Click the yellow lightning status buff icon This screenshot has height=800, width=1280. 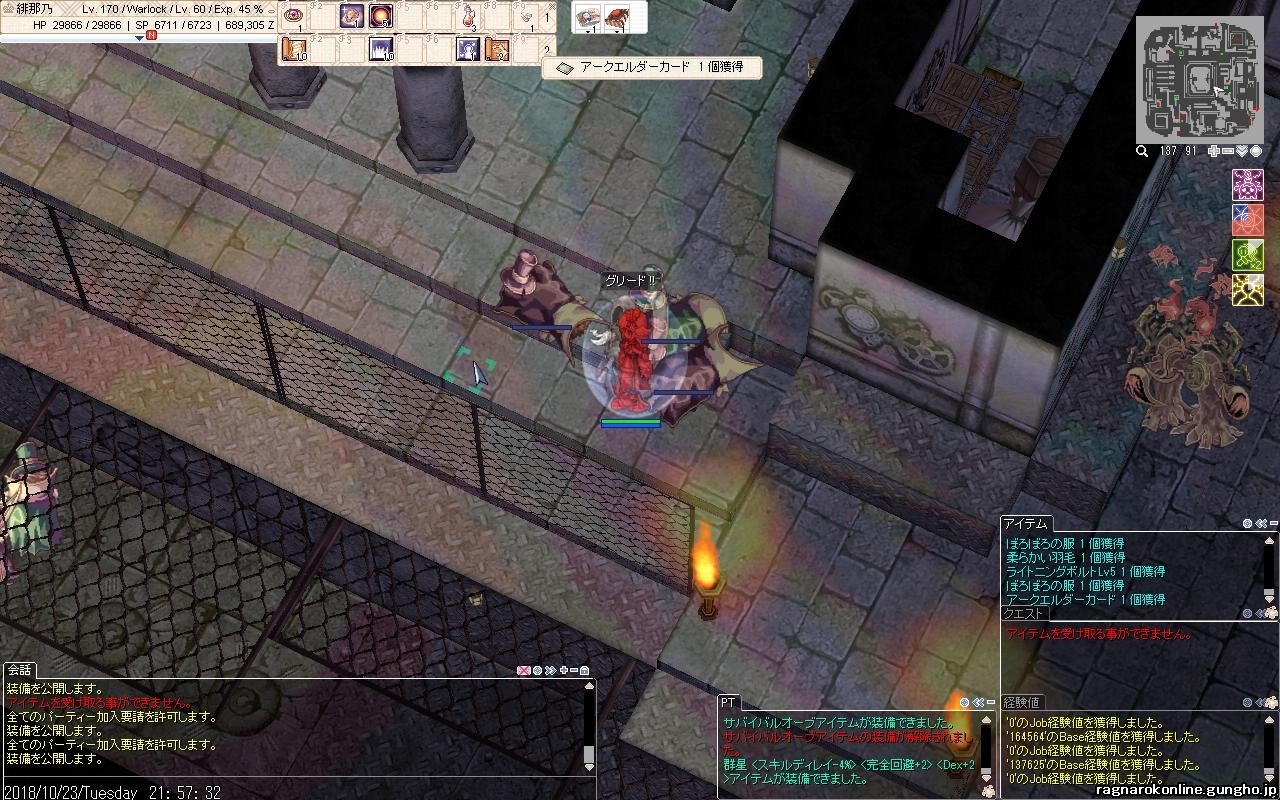(x=1247, y=290)
